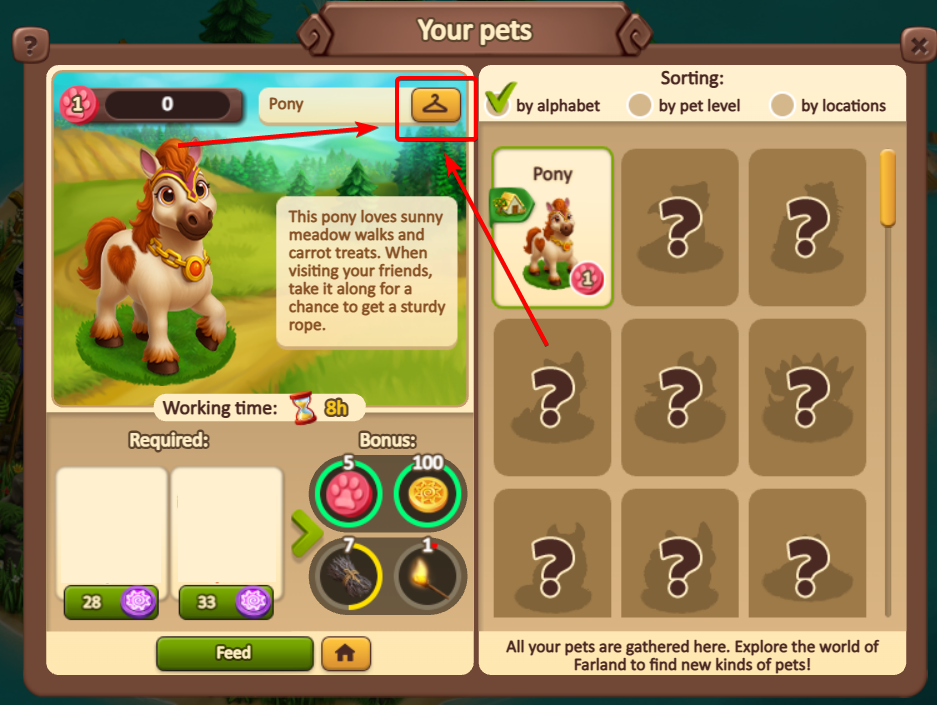Viewport: 937px width, 705px height.
Task: Buy the second ingredient for 33 gems
Action: (x=225, y=602)
